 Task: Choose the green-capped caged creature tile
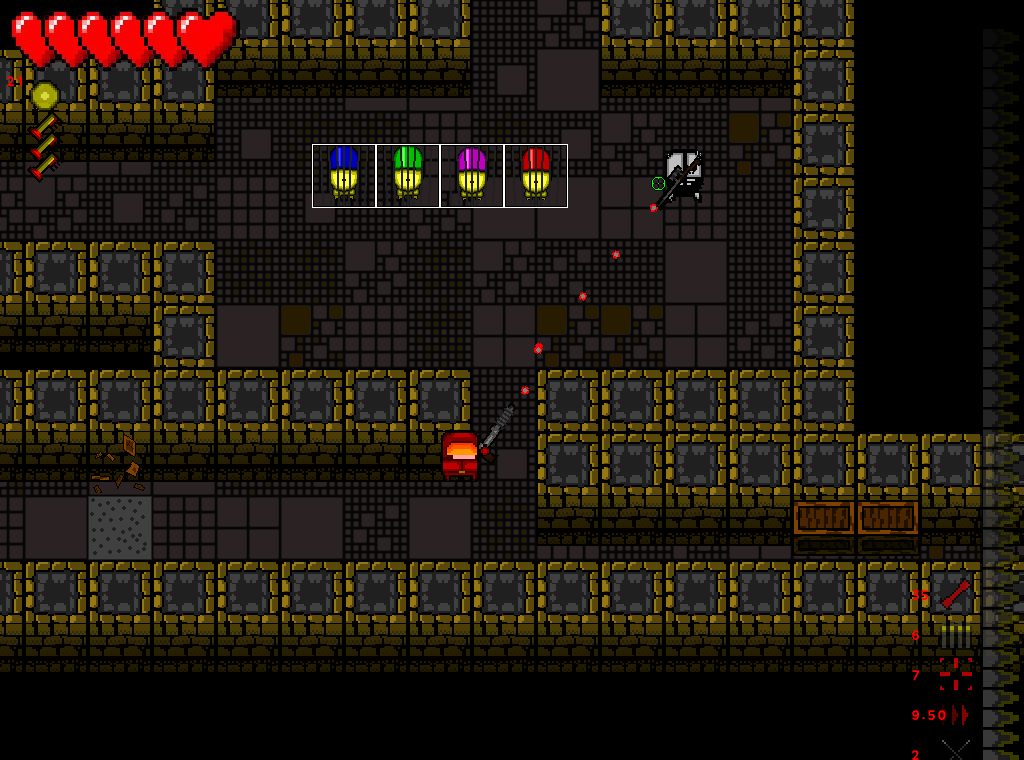pyautogui.click(x=408, y=176)
